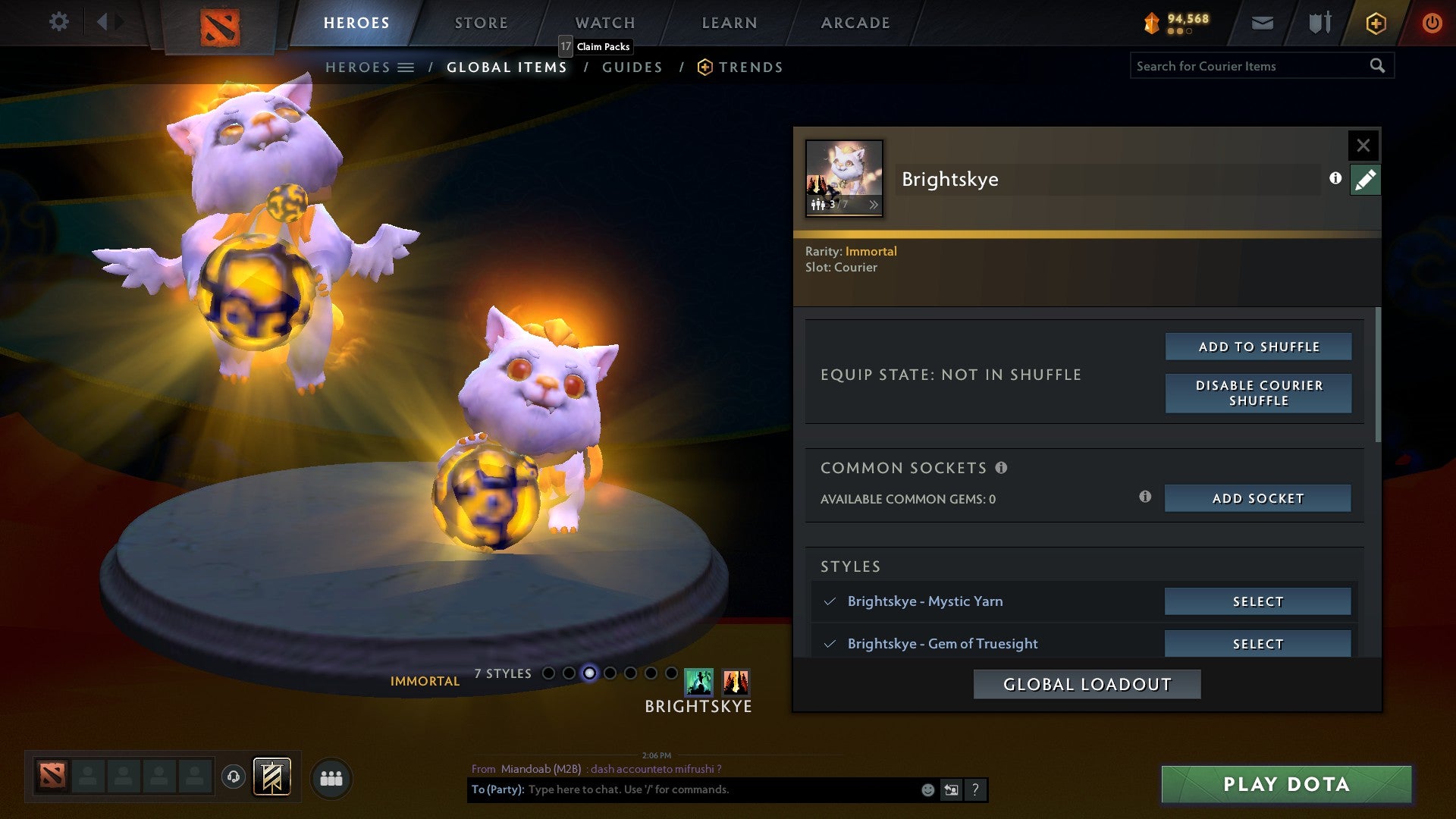Open the Arcade menu

855,23
